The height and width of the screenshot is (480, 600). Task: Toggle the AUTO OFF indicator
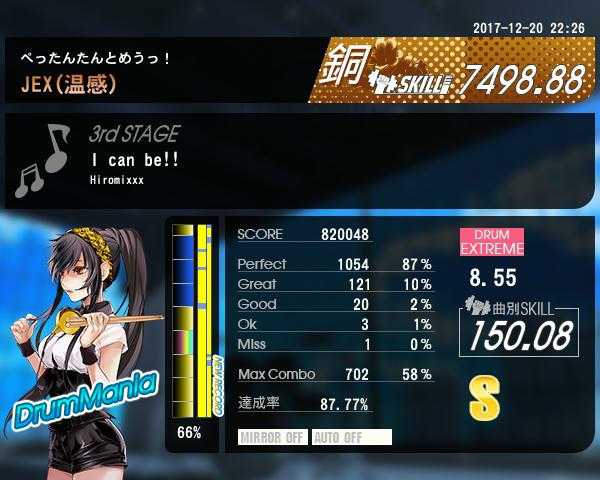pos(351,437)
